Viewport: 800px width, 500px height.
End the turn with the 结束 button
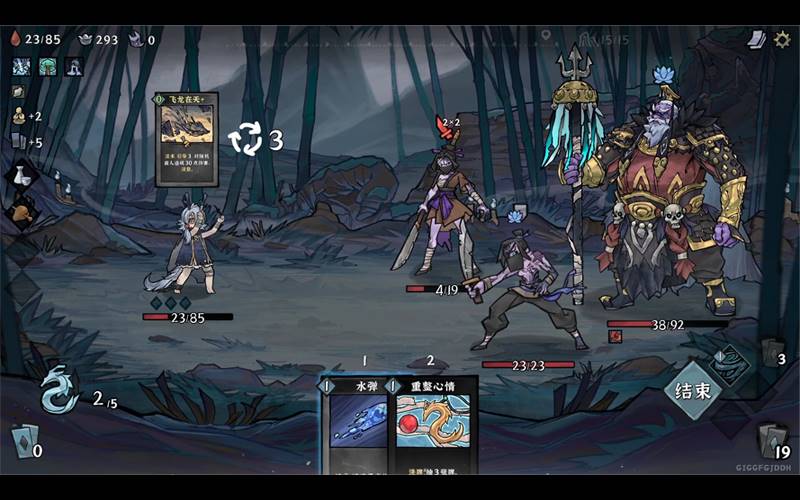(693, 390)
